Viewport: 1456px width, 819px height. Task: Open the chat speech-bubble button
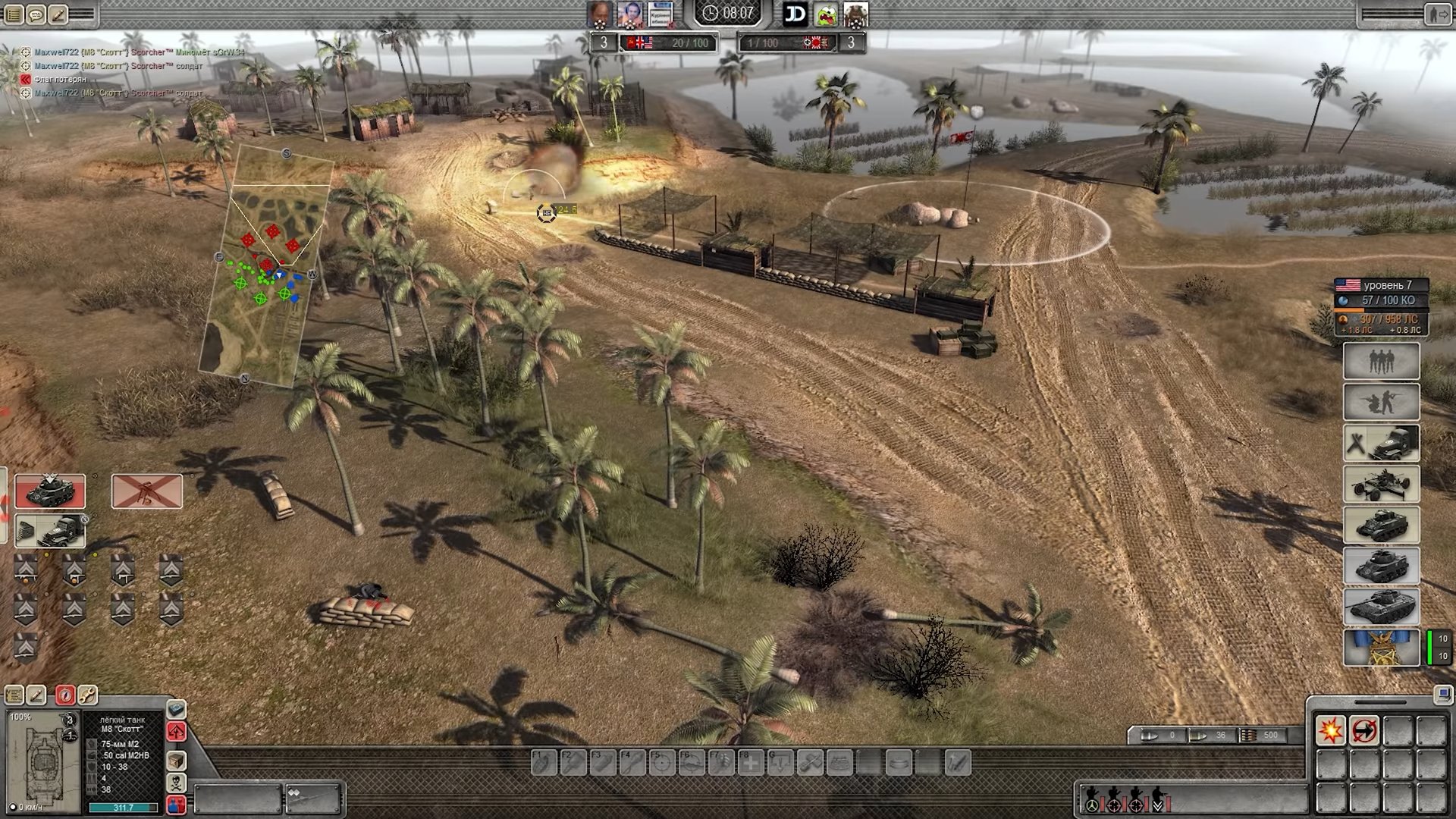(35, 14)
